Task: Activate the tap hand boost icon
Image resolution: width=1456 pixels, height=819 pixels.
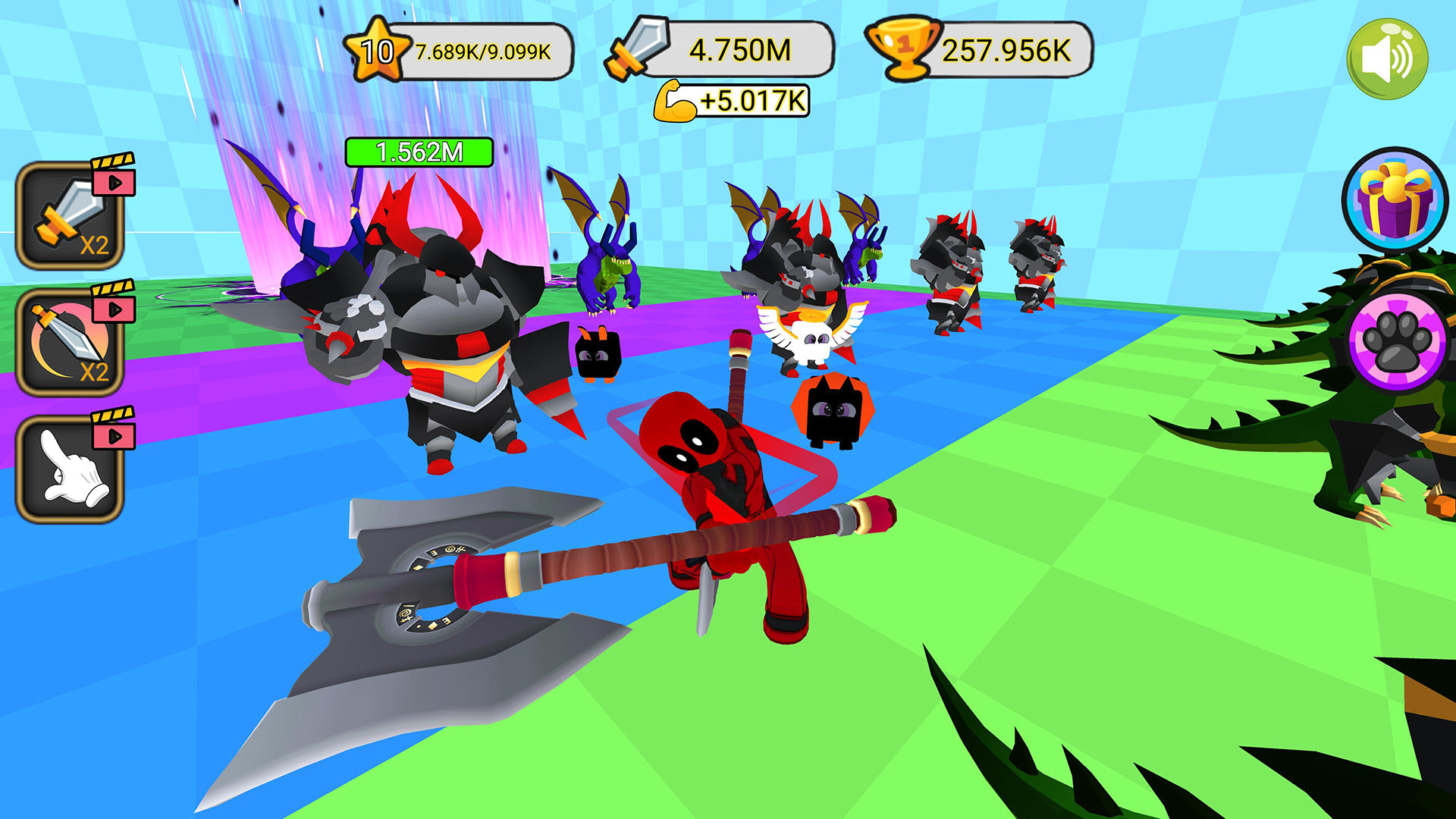Action: pos(72,470)
